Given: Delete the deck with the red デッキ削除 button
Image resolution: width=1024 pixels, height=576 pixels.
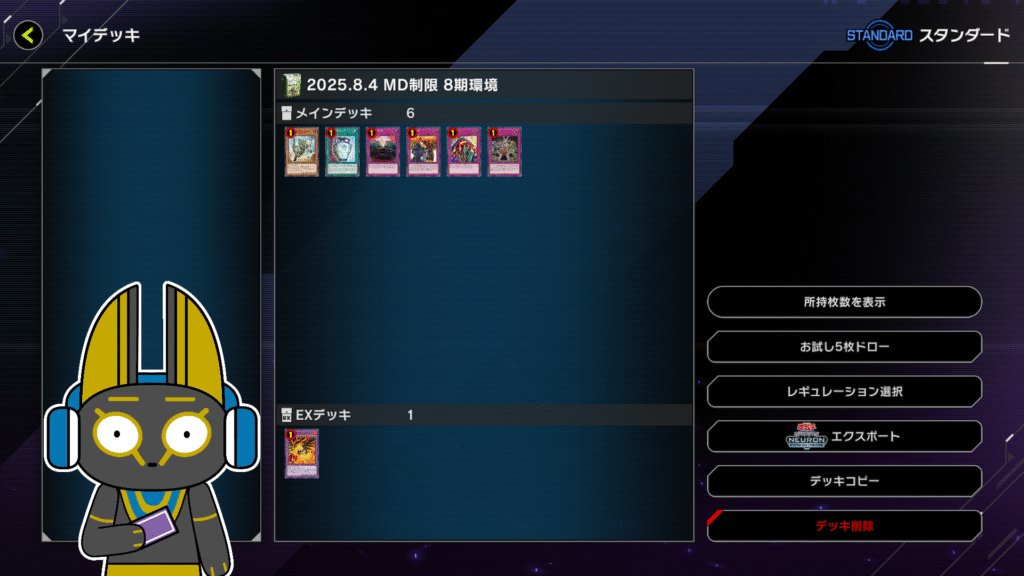Looking at the screenshot, I should click(844, 525).
